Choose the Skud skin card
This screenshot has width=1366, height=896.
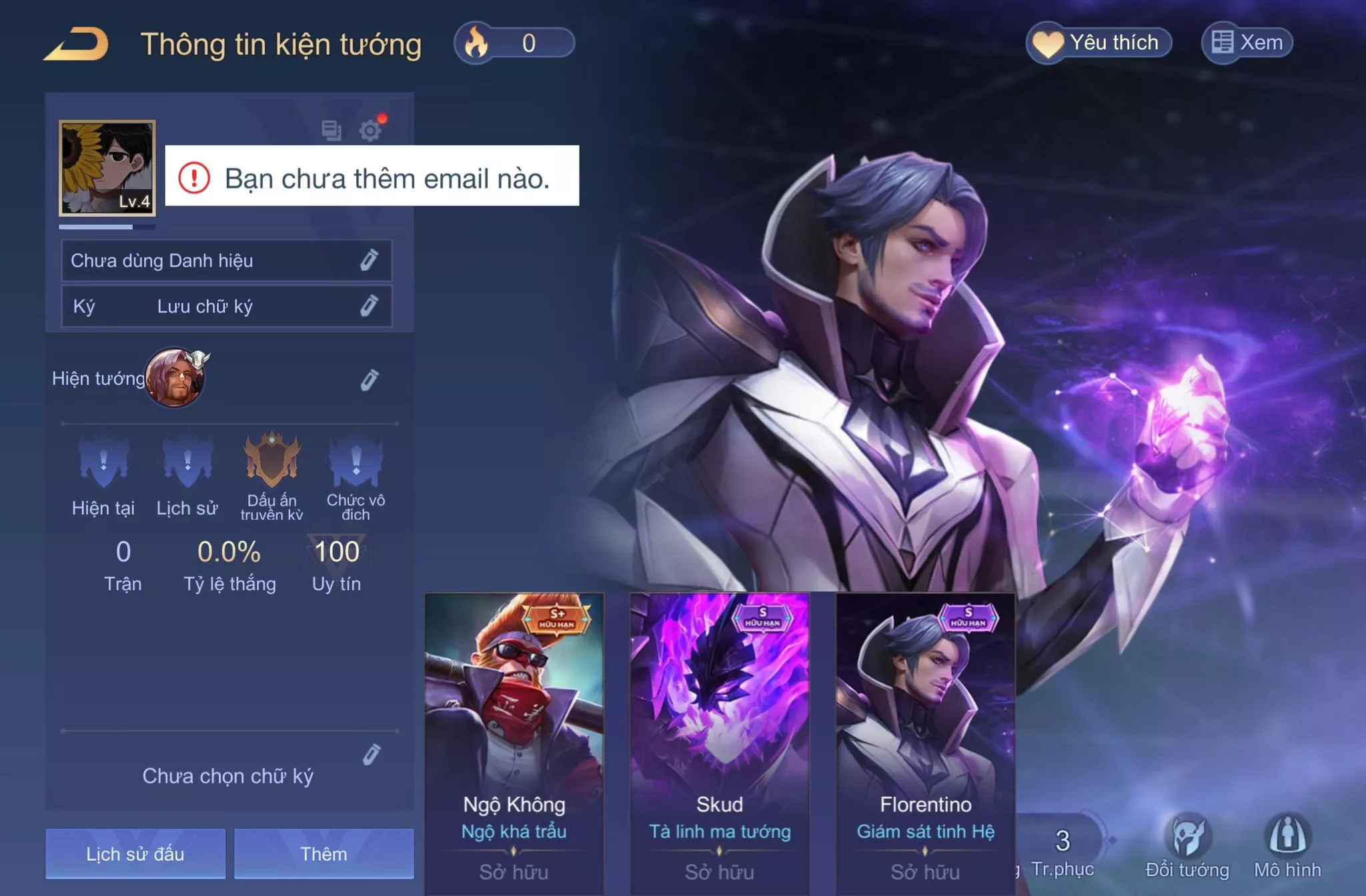point(720,740)
